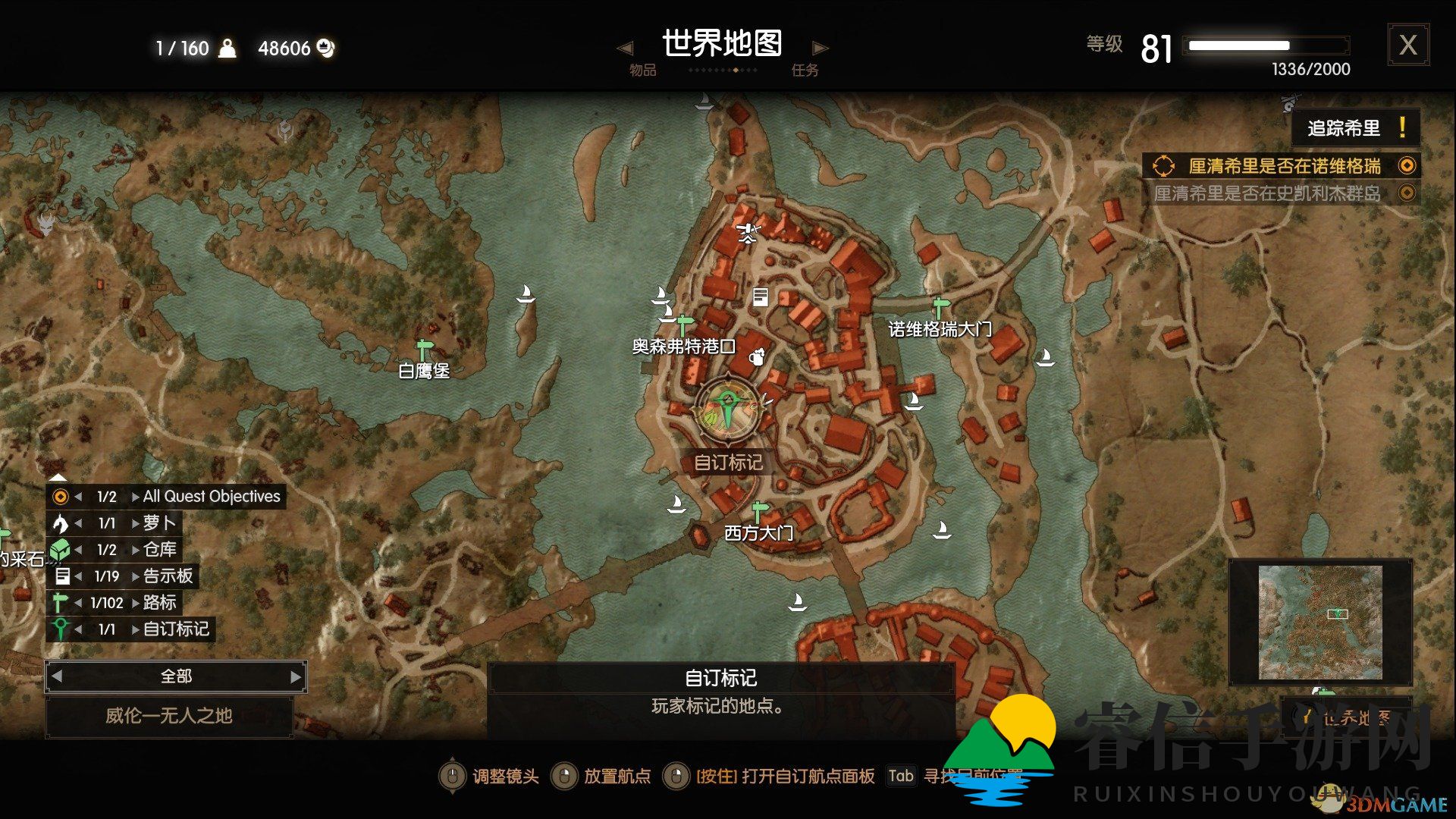Click the green warehouse icon beside 仓库
1456x819 pixels.
point(62,549)
